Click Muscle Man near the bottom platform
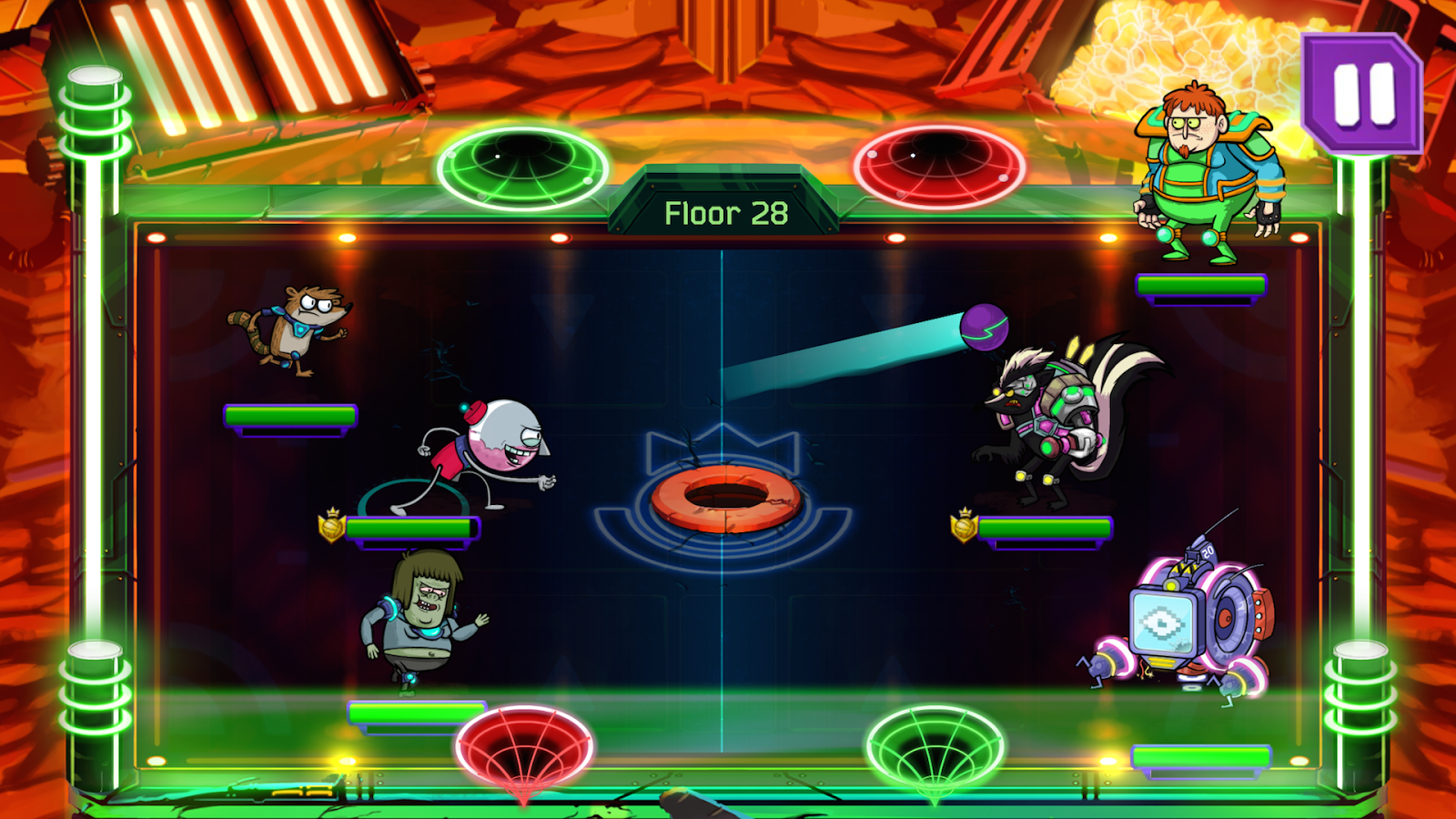This screenshot has width=1456, height=819. (x=419, y=619)
